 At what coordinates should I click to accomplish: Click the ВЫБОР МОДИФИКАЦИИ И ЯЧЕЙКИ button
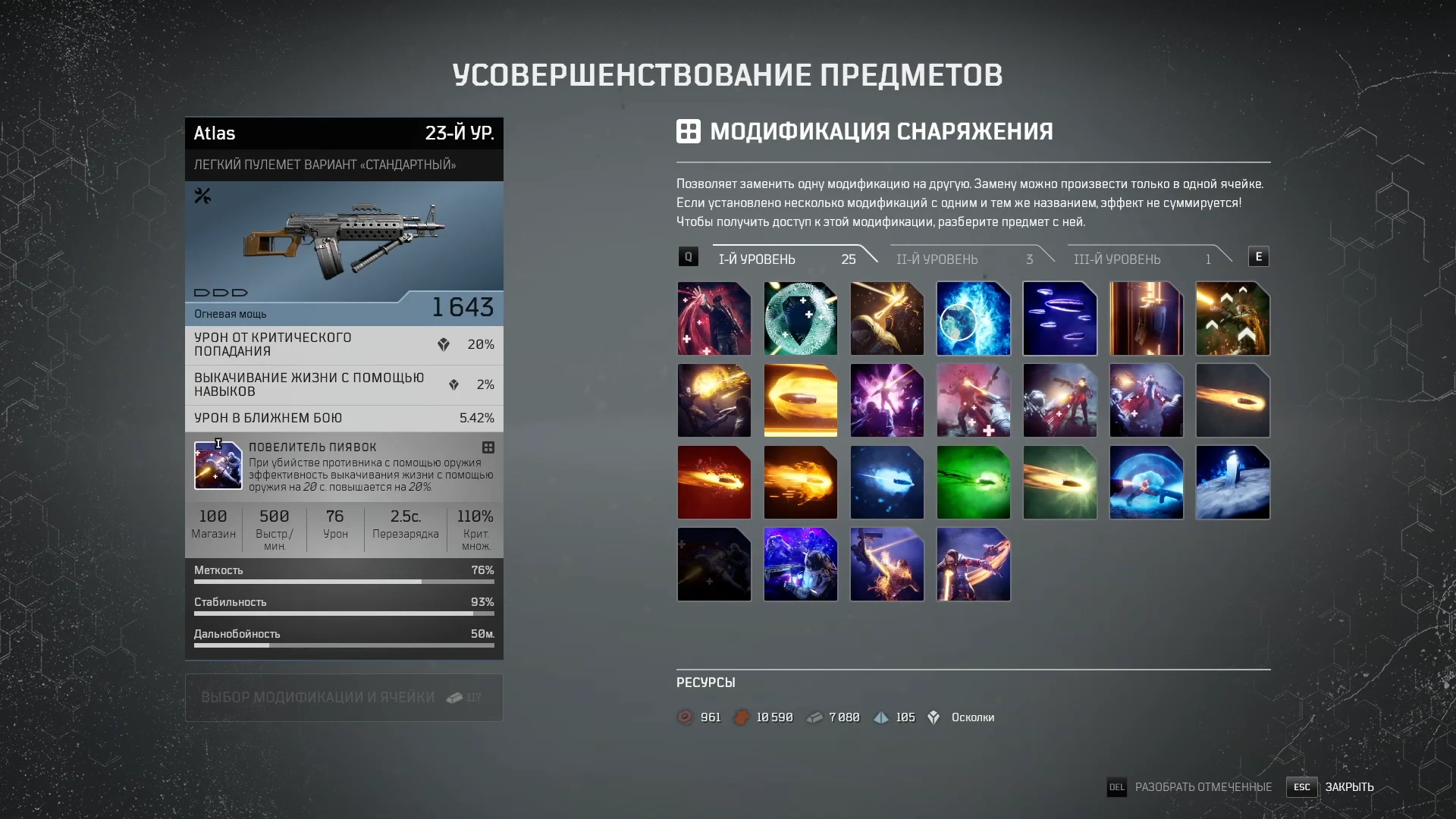[x=343, y=696]
